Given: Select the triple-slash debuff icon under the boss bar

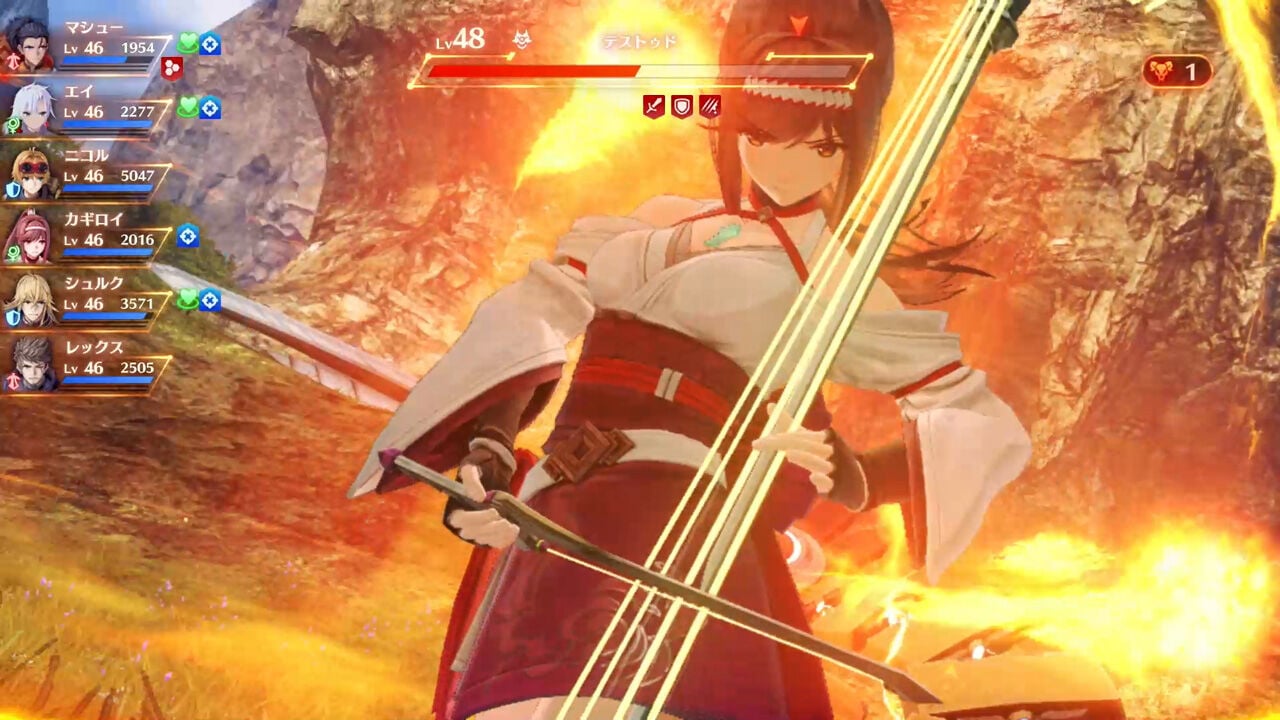Looking at the screenshot, I should pyautogui.click(x=710, y=105).
